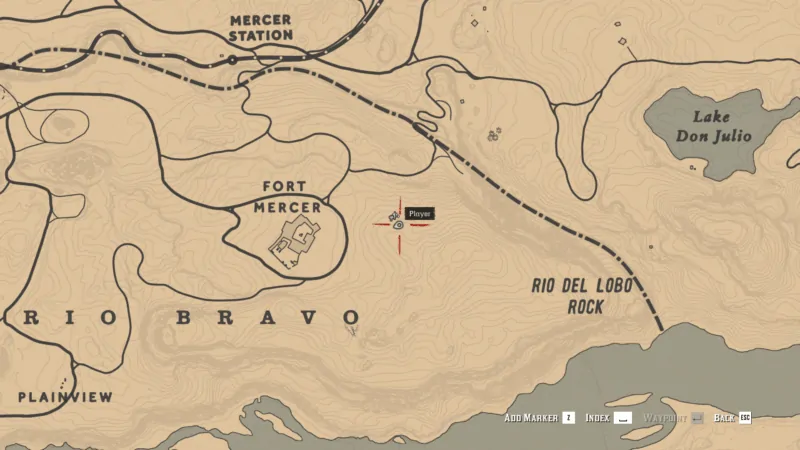Pick the Mercer Station map label
800x450 pixels.
point(261,27)
